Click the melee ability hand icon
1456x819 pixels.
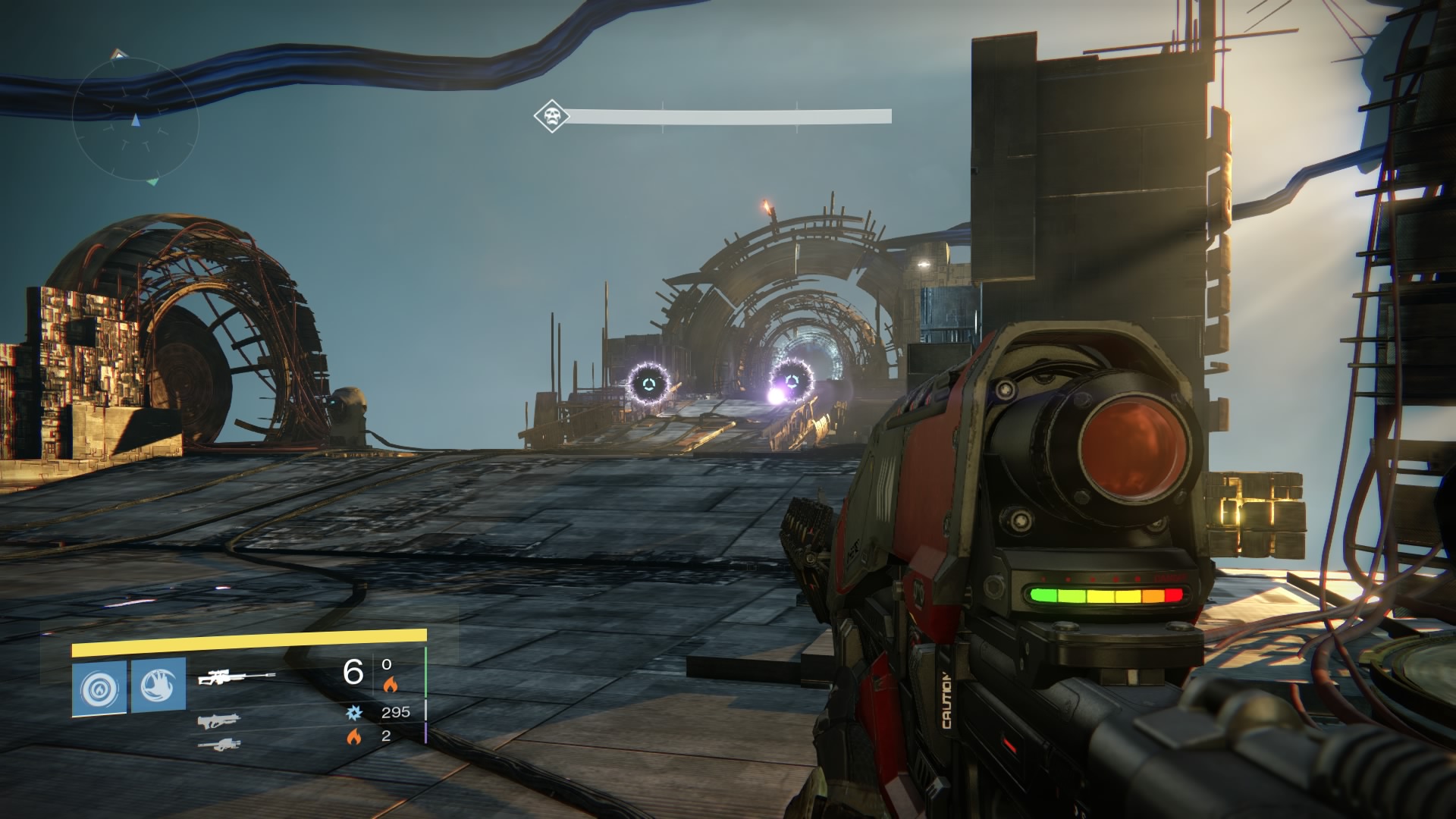coord(158,682)
